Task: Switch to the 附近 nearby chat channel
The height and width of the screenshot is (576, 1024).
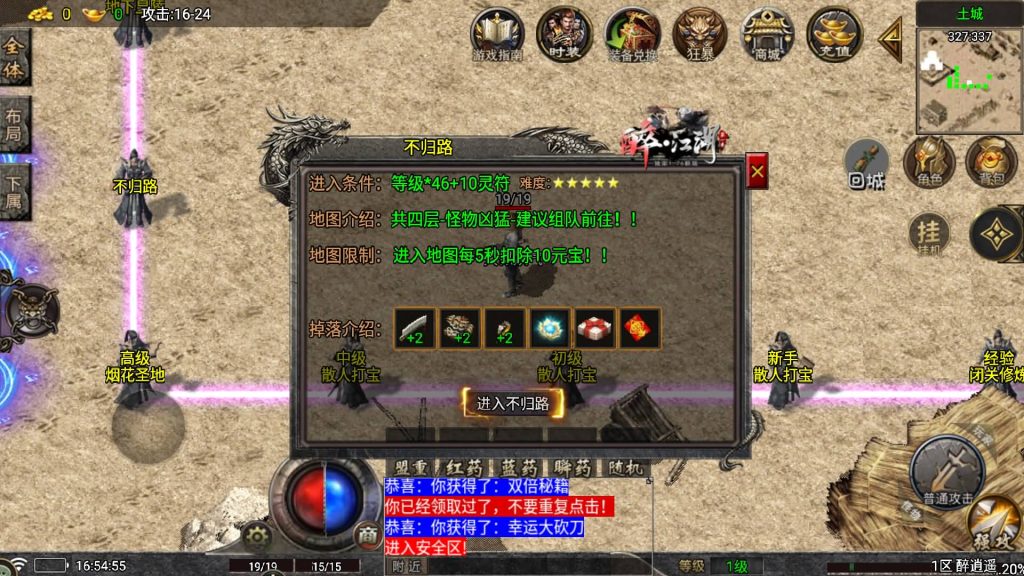Action: (406, 566)
